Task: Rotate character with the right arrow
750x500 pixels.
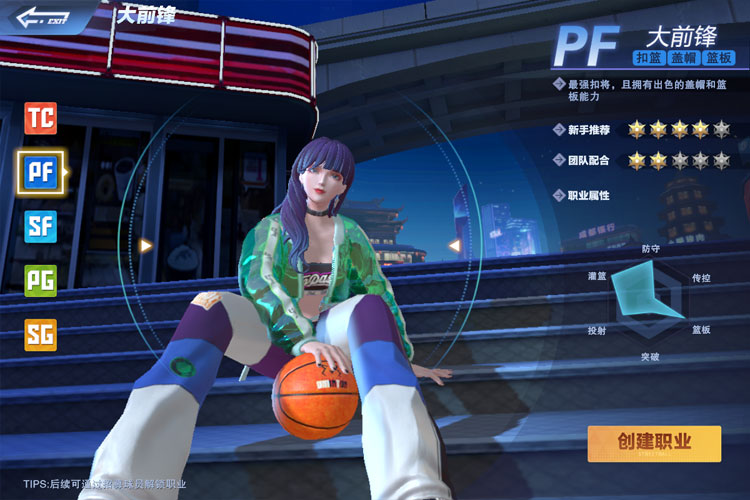Action: point(453,245)
